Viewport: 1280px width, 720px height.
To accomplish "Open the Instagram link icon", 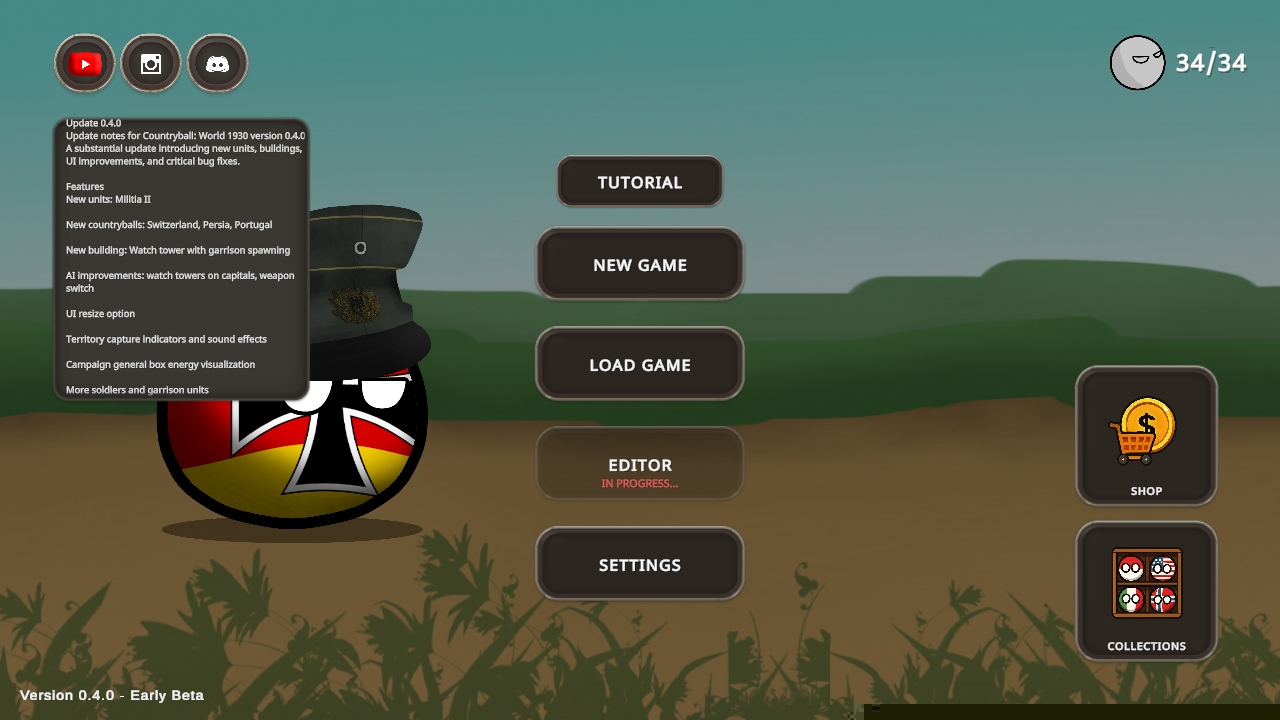I will click(151, 64).
